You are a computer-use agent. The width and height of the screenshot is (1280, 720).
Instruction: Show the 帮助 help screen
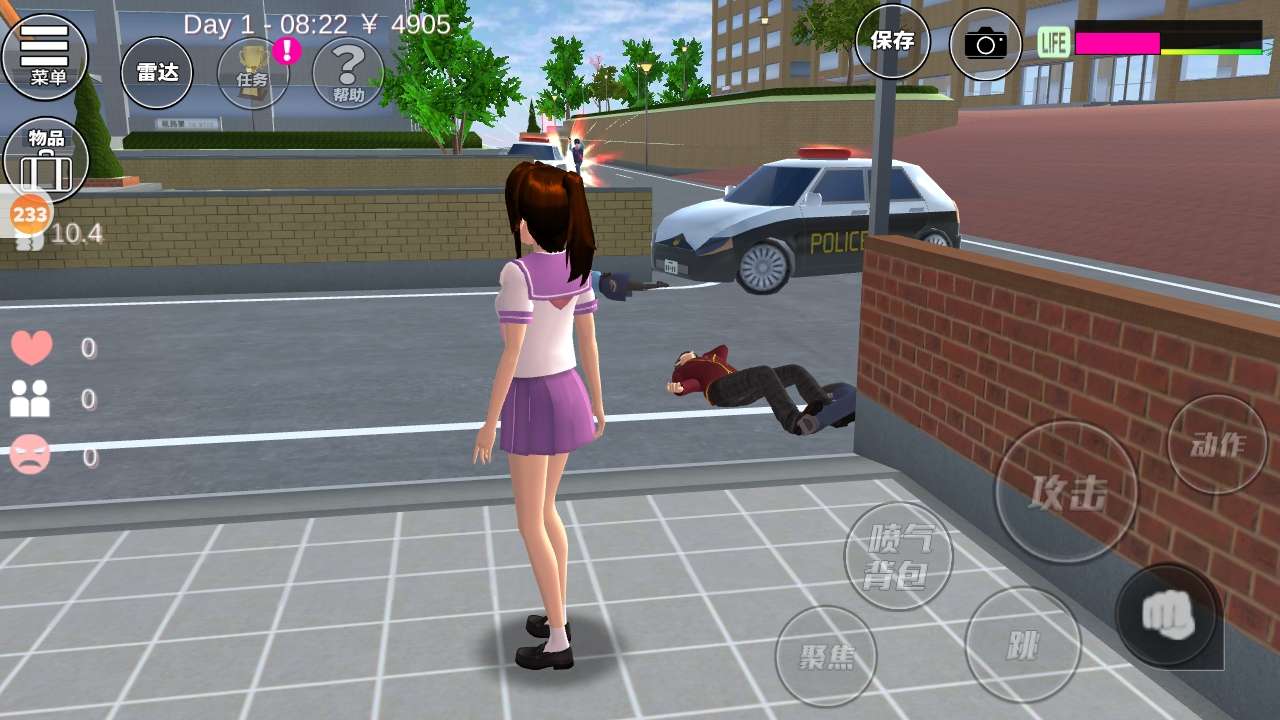pos(348,72)
